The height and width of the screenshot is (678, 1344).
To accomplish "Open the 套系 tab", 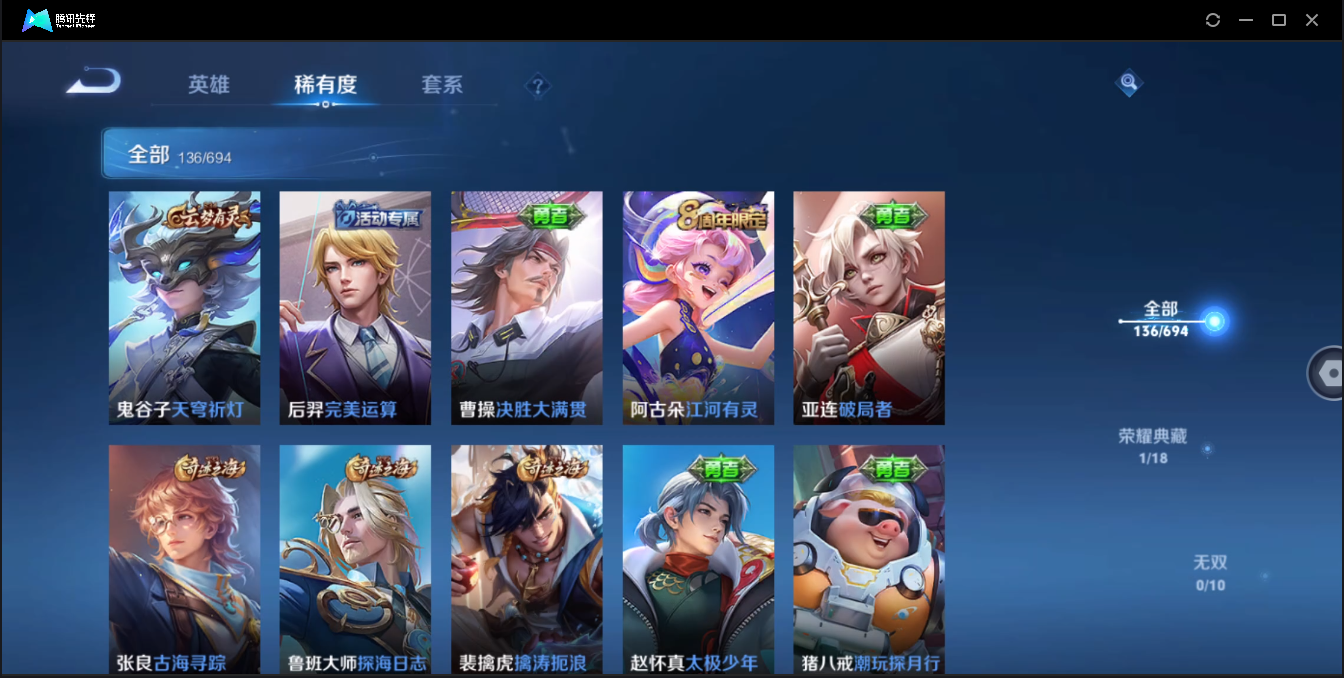I will pyautogui.click(x=442, y=85).
